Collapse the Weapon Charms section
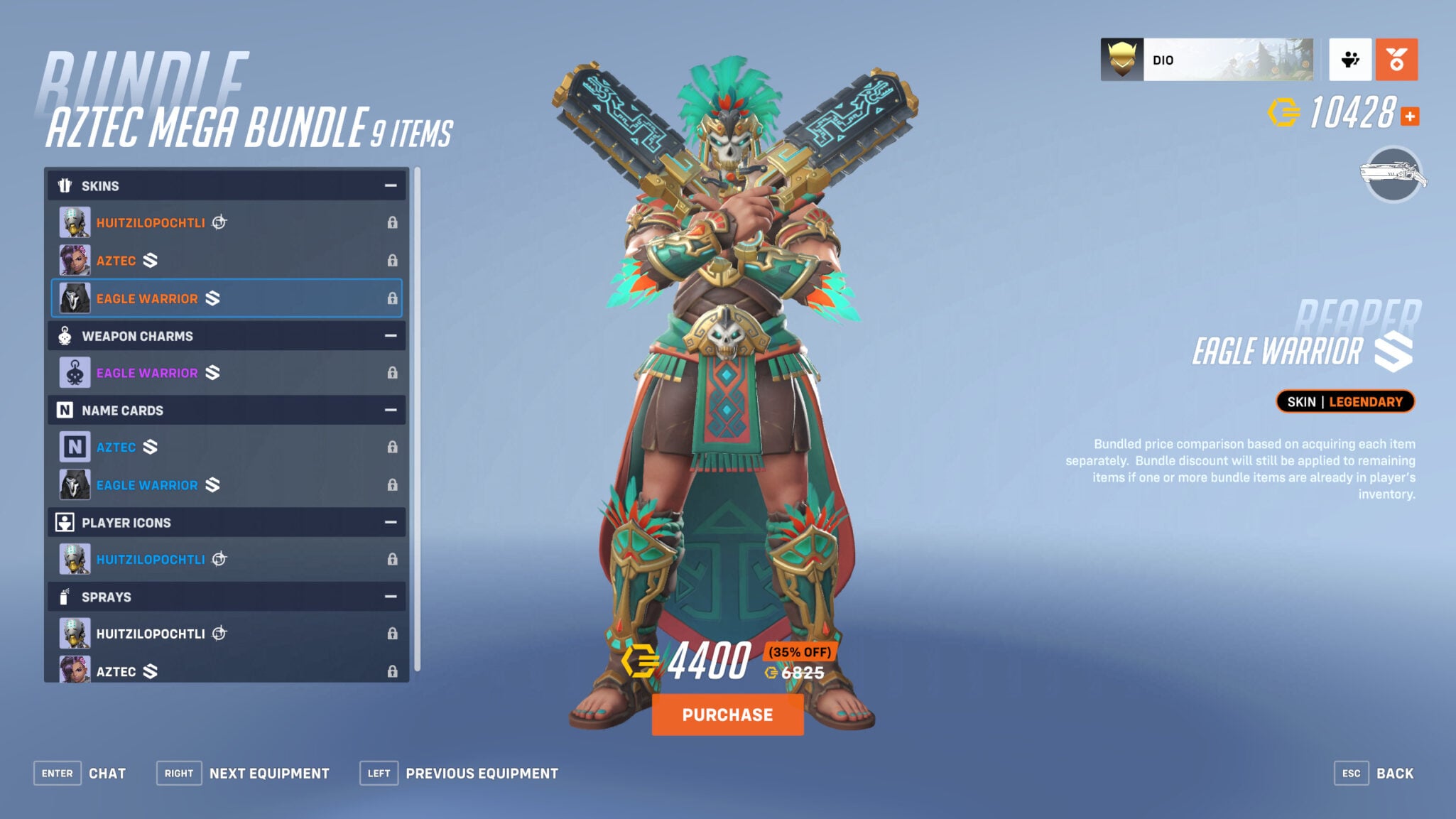This screenshot has height=819, width=1456. [x=390, y=336]
